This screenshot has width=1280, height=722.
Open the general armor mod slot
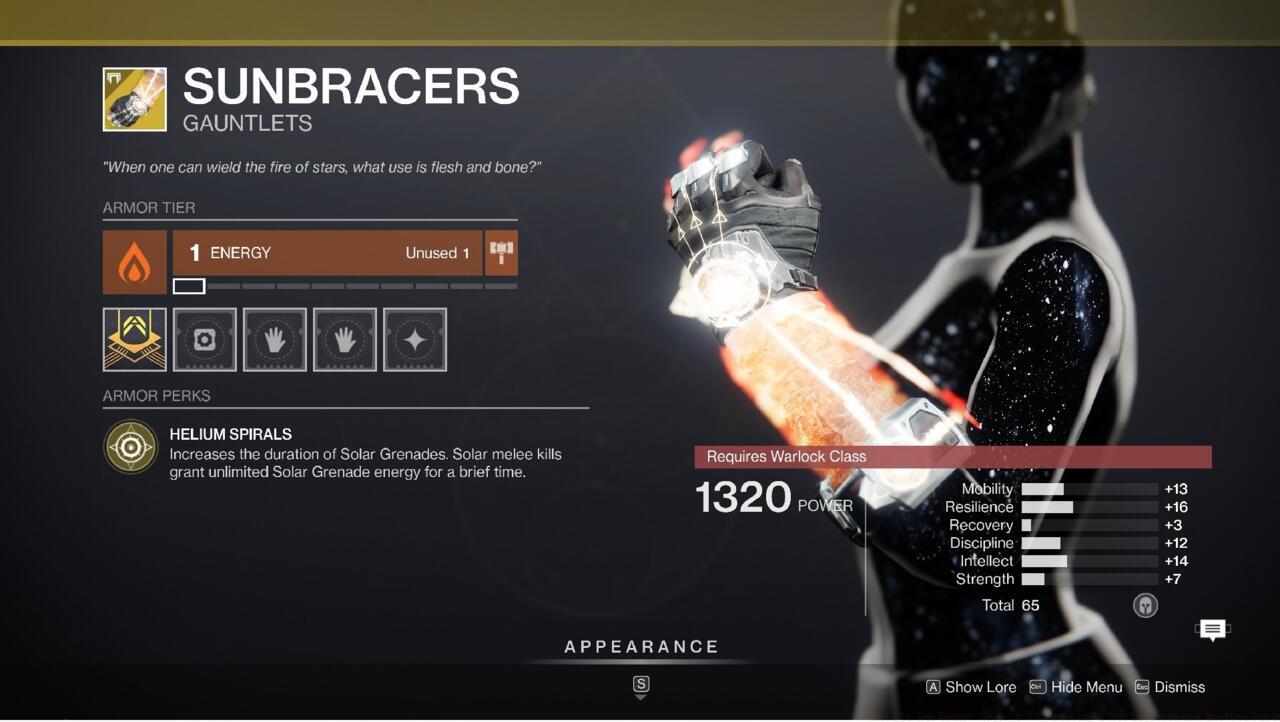tap(204, 339)
